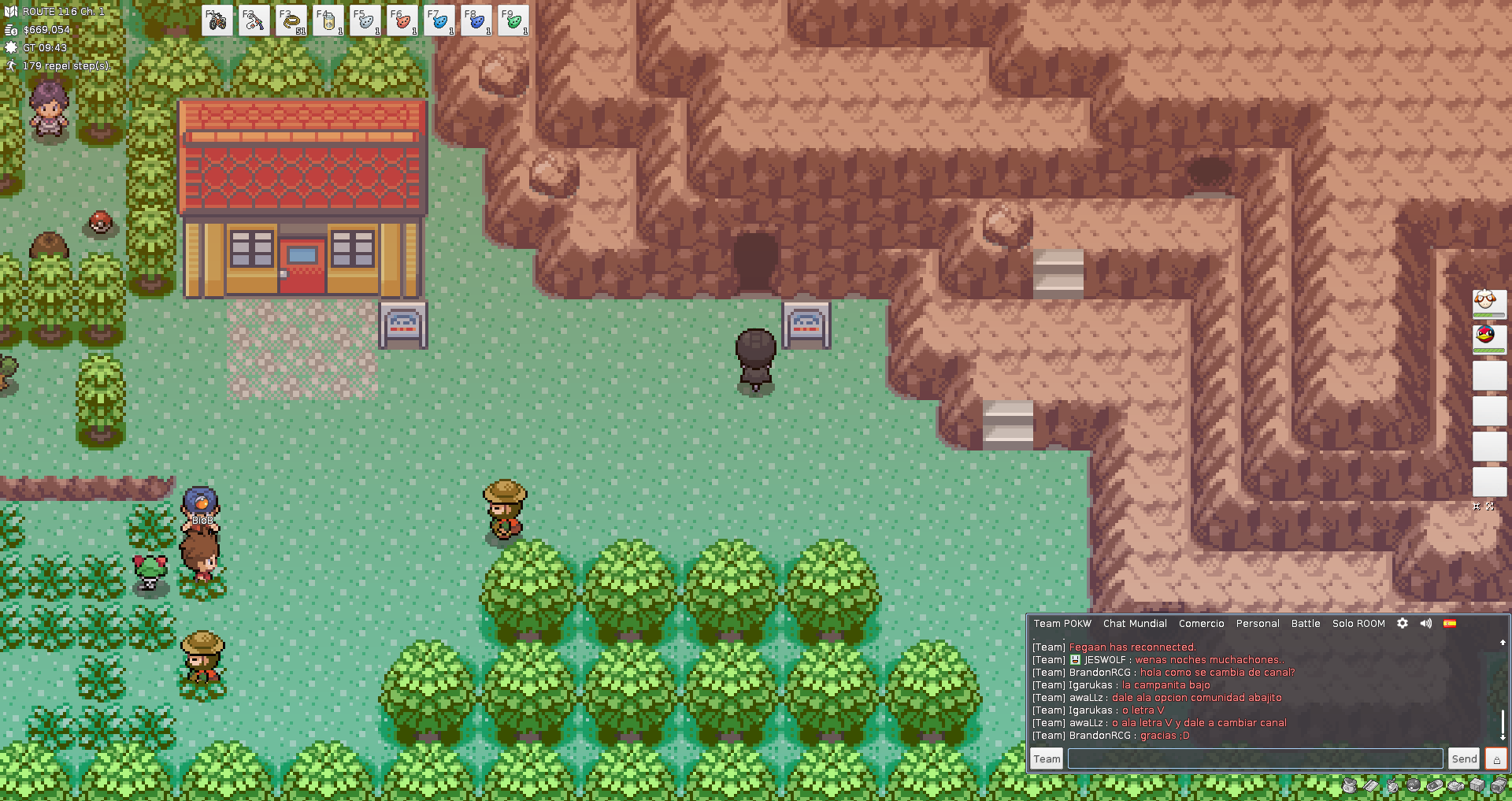This screenshot has width=1512, height=801.
Task: Show the Personal chat tab
Action: tap(1258, 624)
